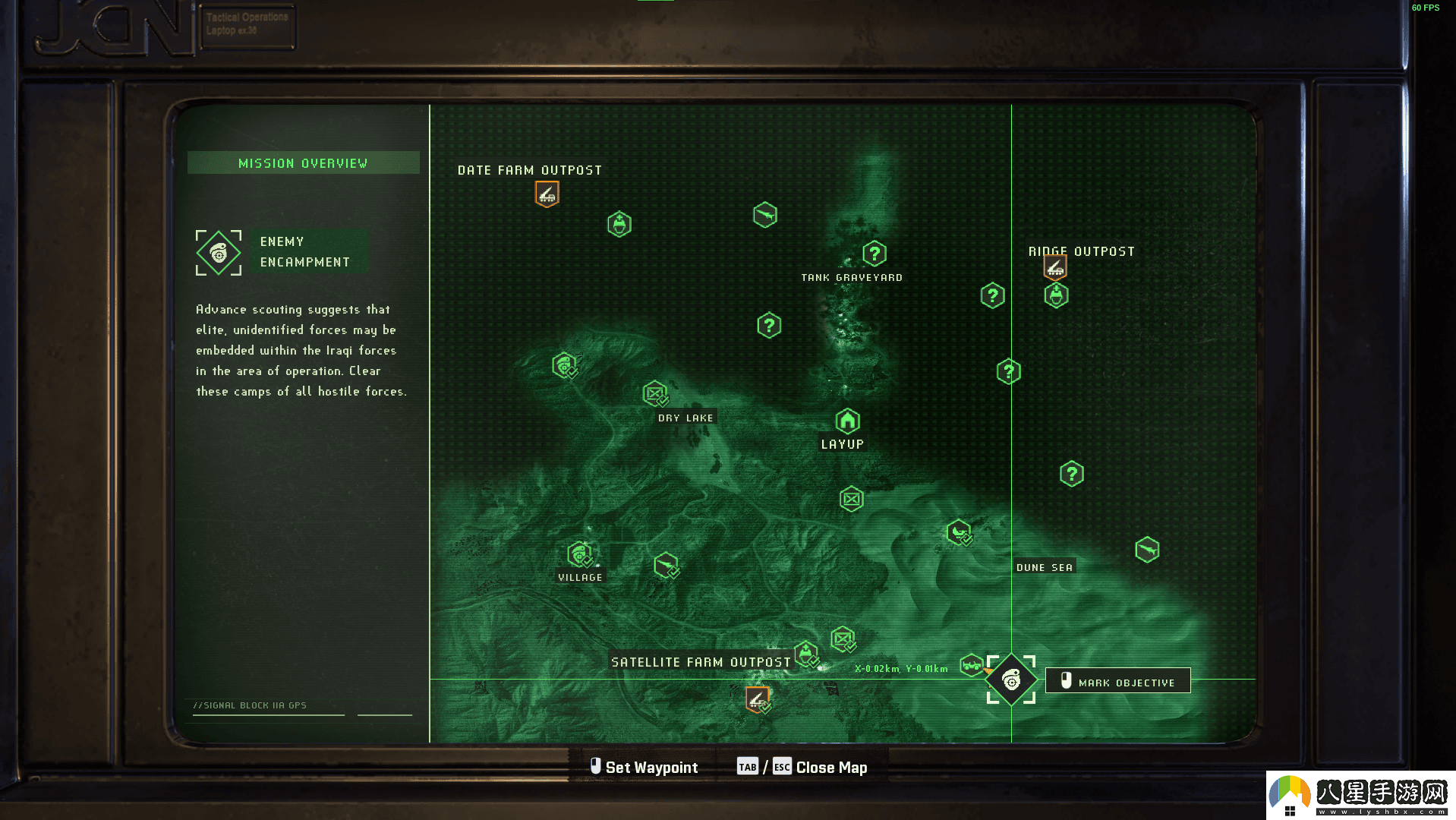
Task: Select the completed marker above Dry Lake
Action: pyautogui.click(x=655, y=393)
